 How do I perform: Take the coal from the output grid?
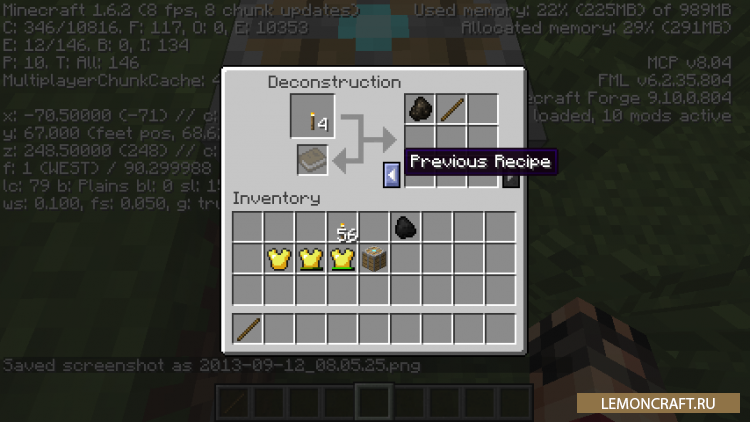coord(419,109)
